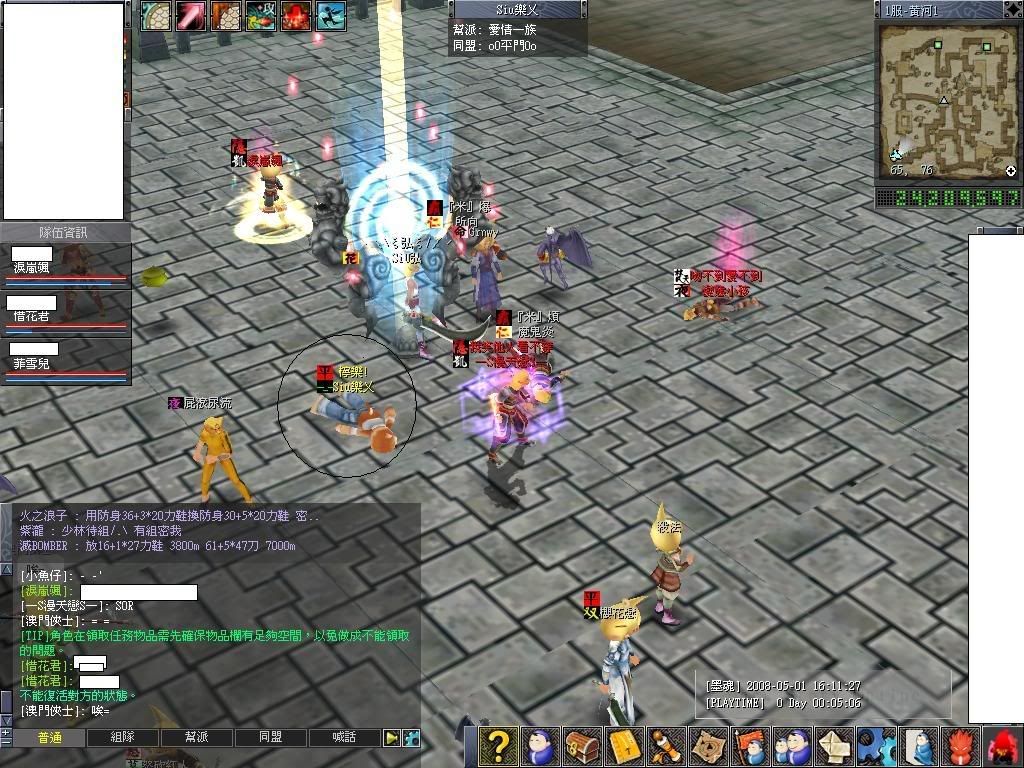
Task: Open the two-figures party icon
Action: pos(792,746)
